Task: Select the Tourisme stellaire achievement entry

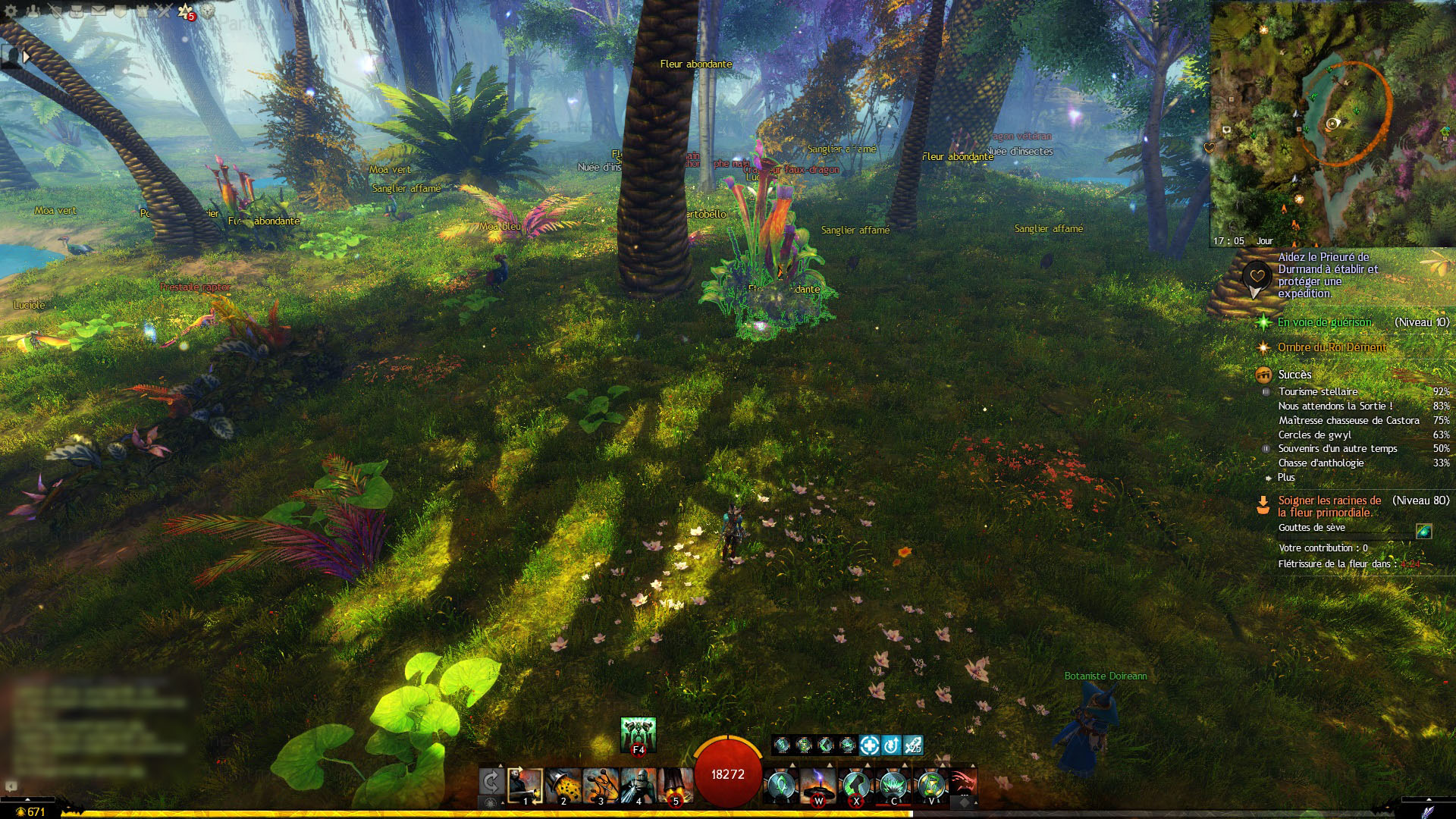Action: pyautogui.click(x=1318, y=391)
